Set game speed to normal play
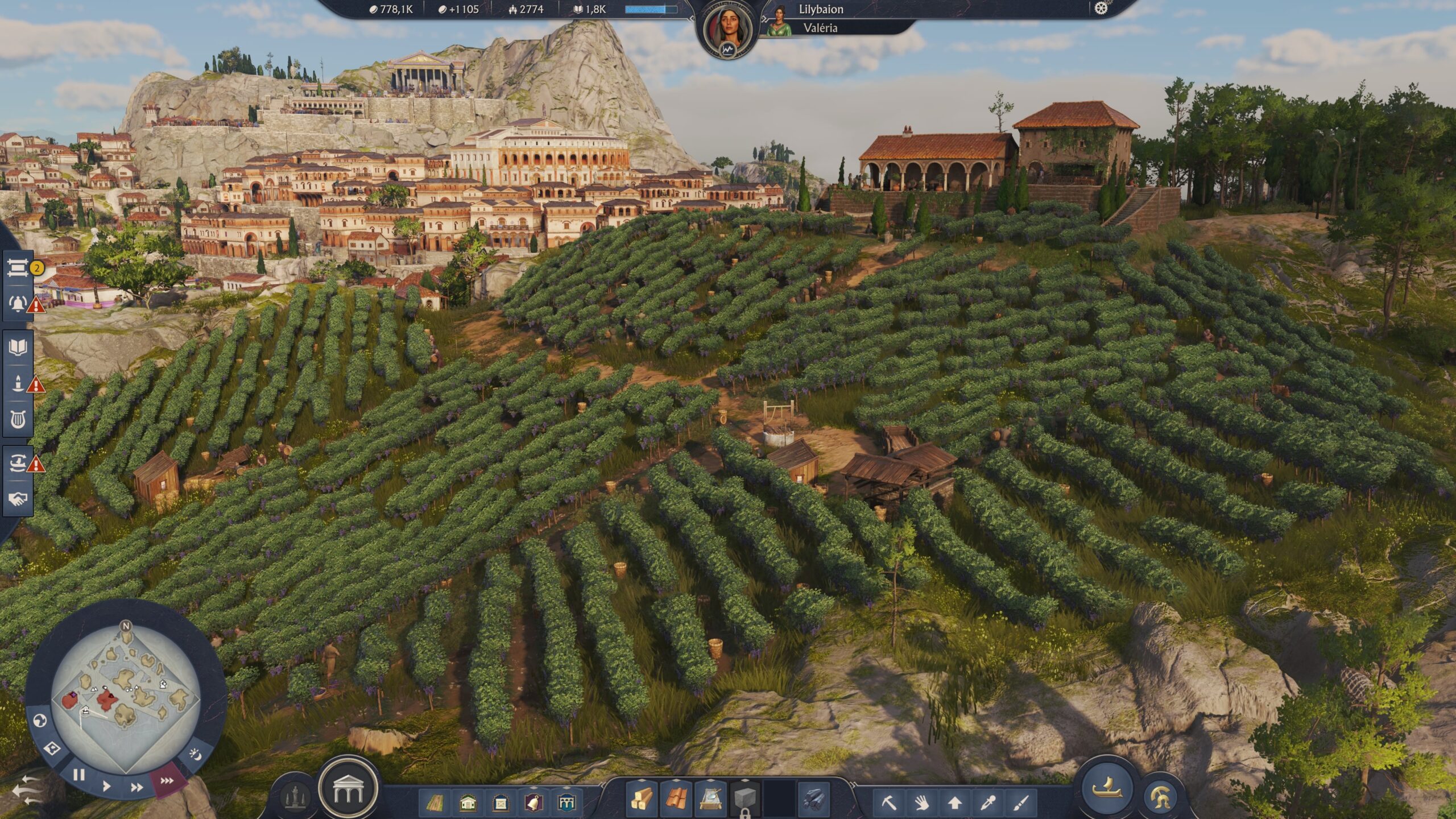Viewport: 1456px width, 819px height. [x=107, y=787]
